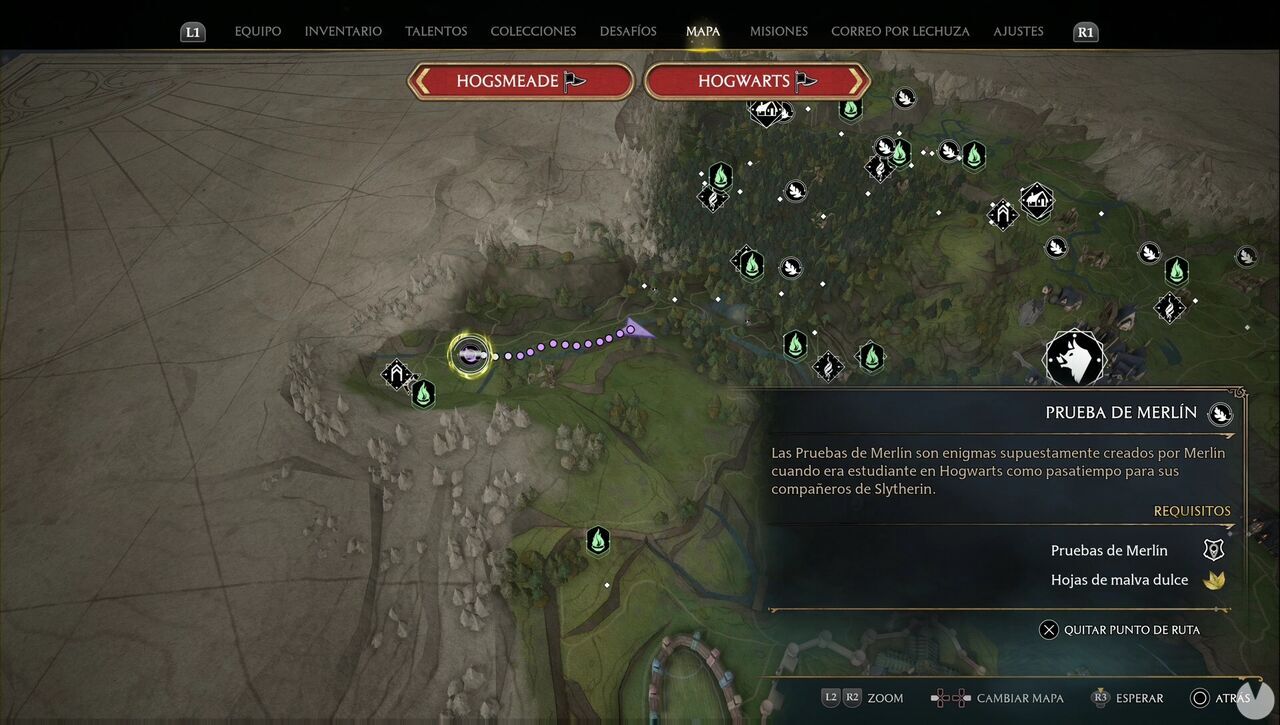Viewport: 1280px width, 725px height.
Task: Select the Hojas de malva dulce leaf icon
Action: tap(1214, 579)
